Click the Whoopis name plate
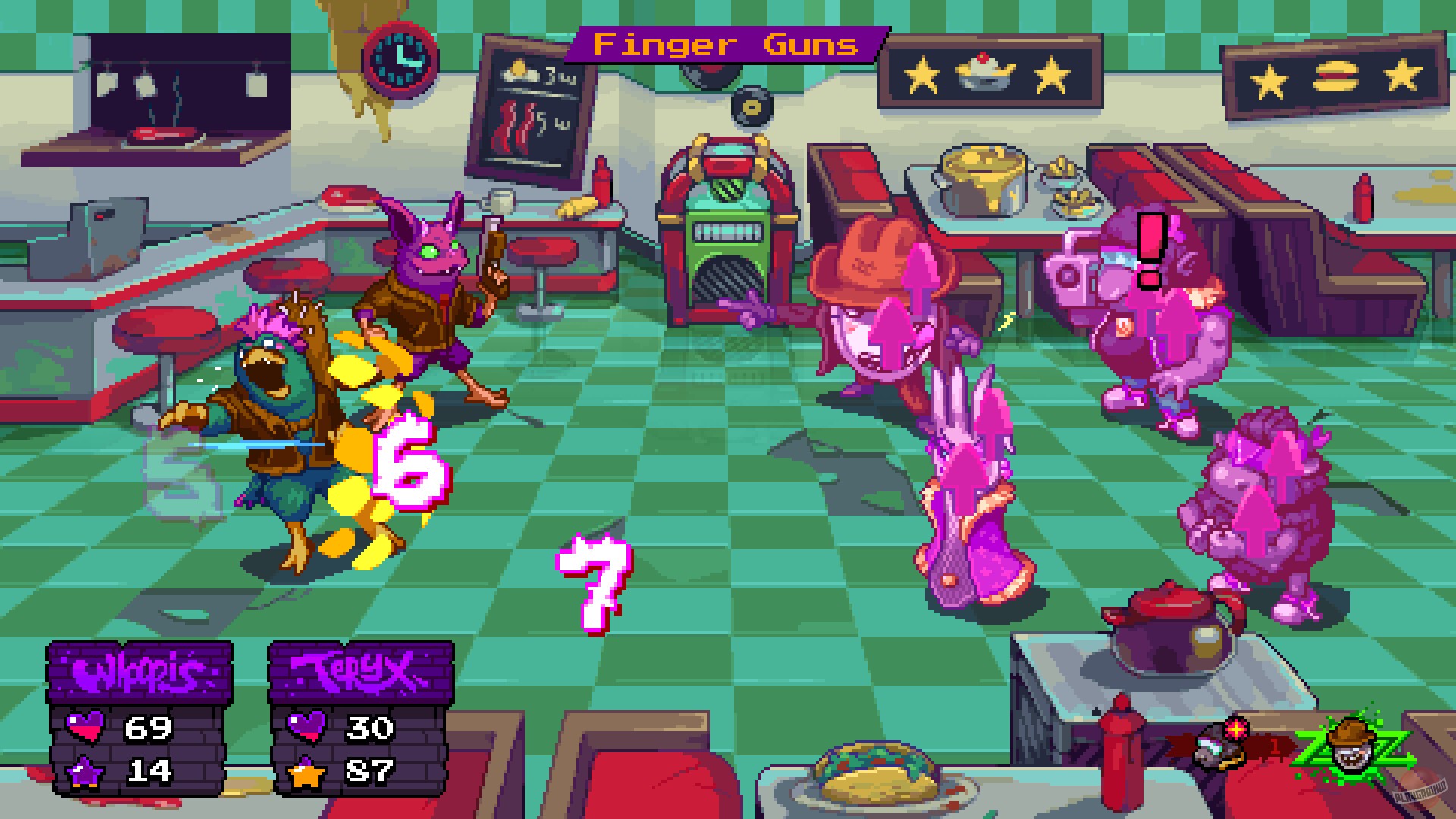 (x=142, y=671)
